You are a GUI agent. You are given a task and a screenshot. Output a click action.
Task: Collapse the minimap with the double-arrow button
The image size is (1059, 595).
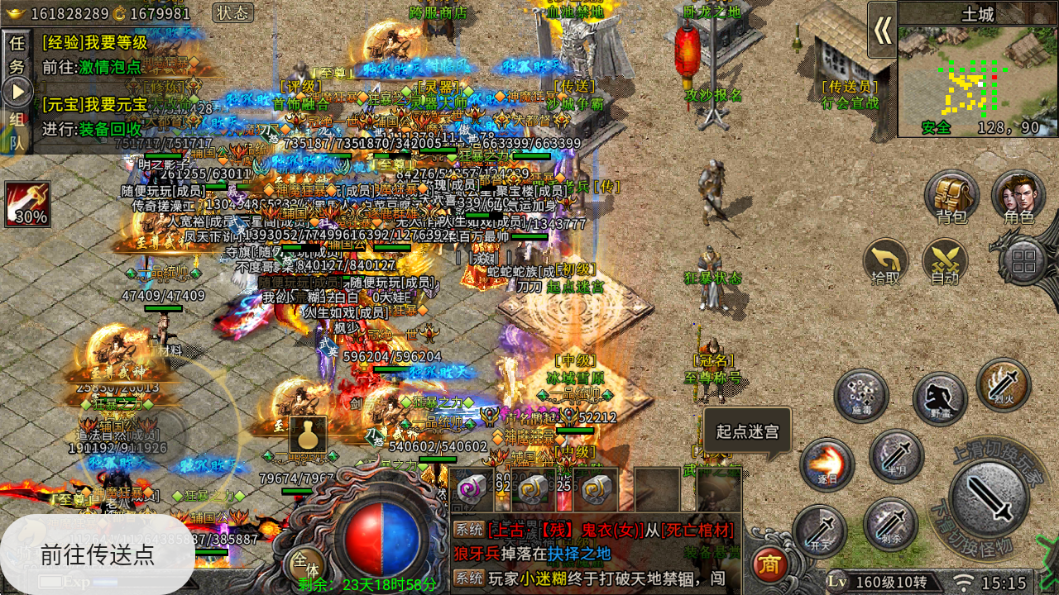coord(881,30)
